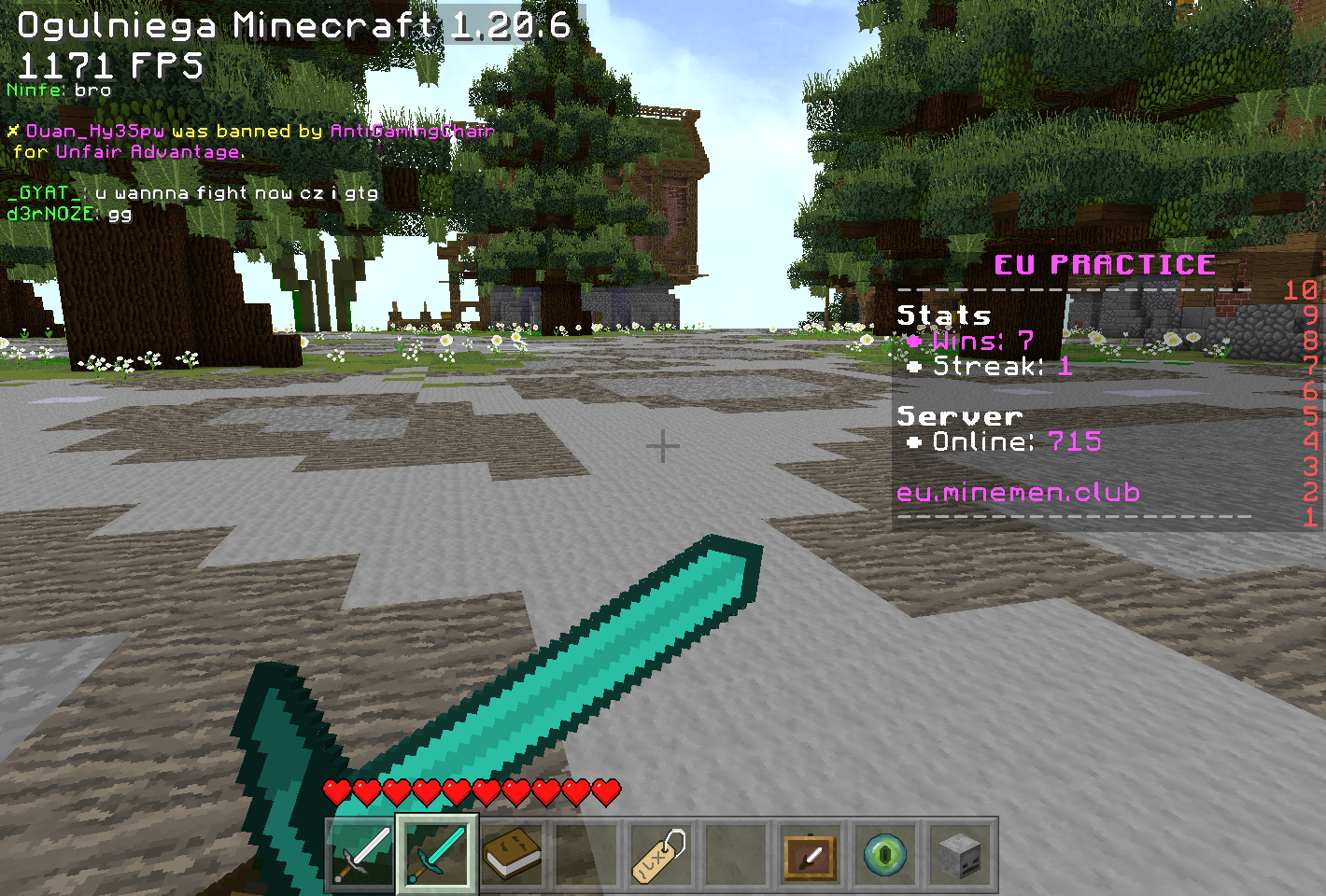Select the diamond sword in the hotbar
The height and width of the screenshot is (896, 1326).
click(x=435, y=854)
